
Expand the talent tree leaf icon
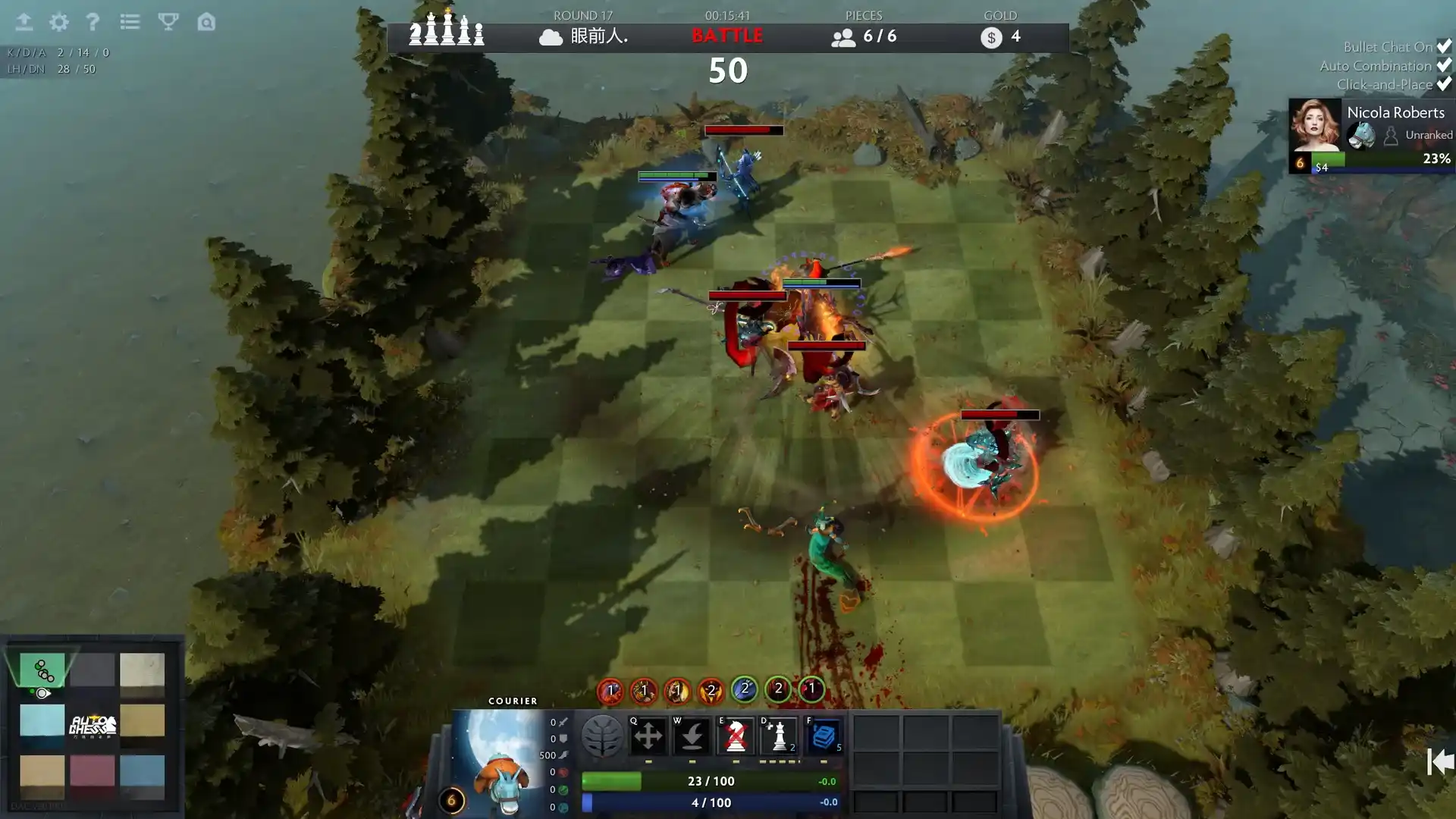coord(603,736)
